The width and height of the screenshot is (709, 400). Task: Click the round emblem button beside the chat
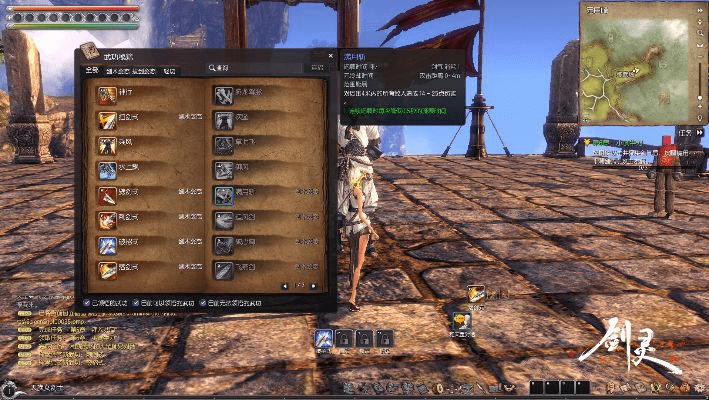coord(8,387)
